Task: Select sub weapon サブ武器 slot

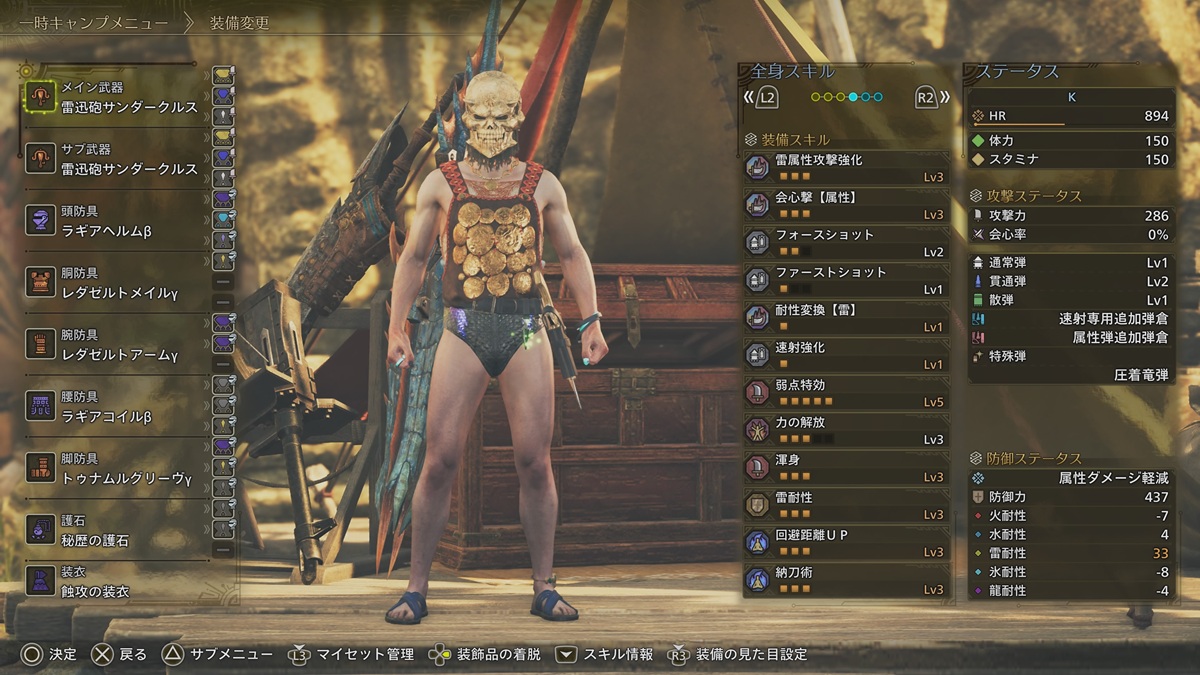Action: (x=115, y=159)
